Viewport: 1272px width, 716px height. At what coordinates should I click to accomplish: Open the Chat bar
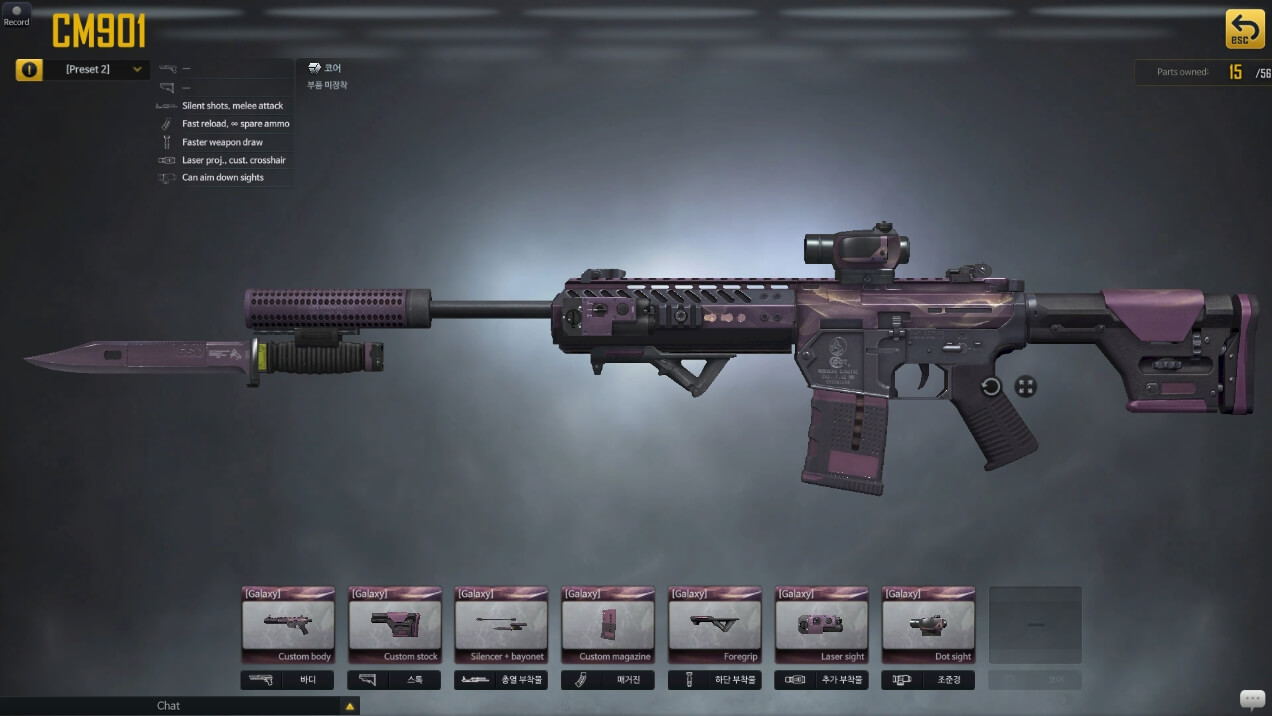(168, 706)
